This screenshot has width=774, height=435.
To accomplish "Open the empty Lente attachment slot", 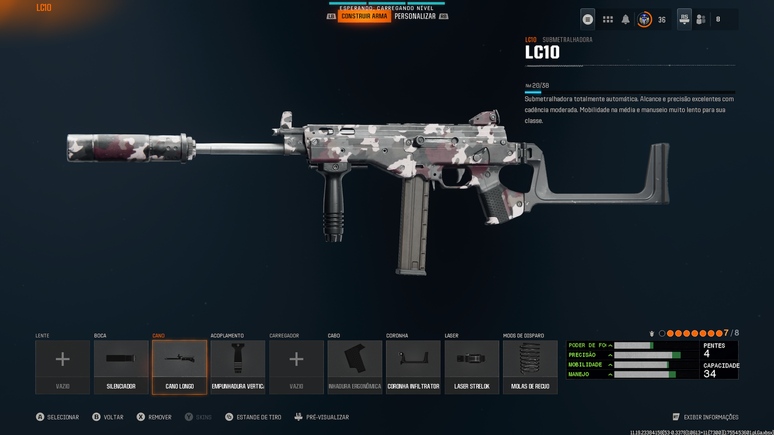I will [x=63, y=366].
